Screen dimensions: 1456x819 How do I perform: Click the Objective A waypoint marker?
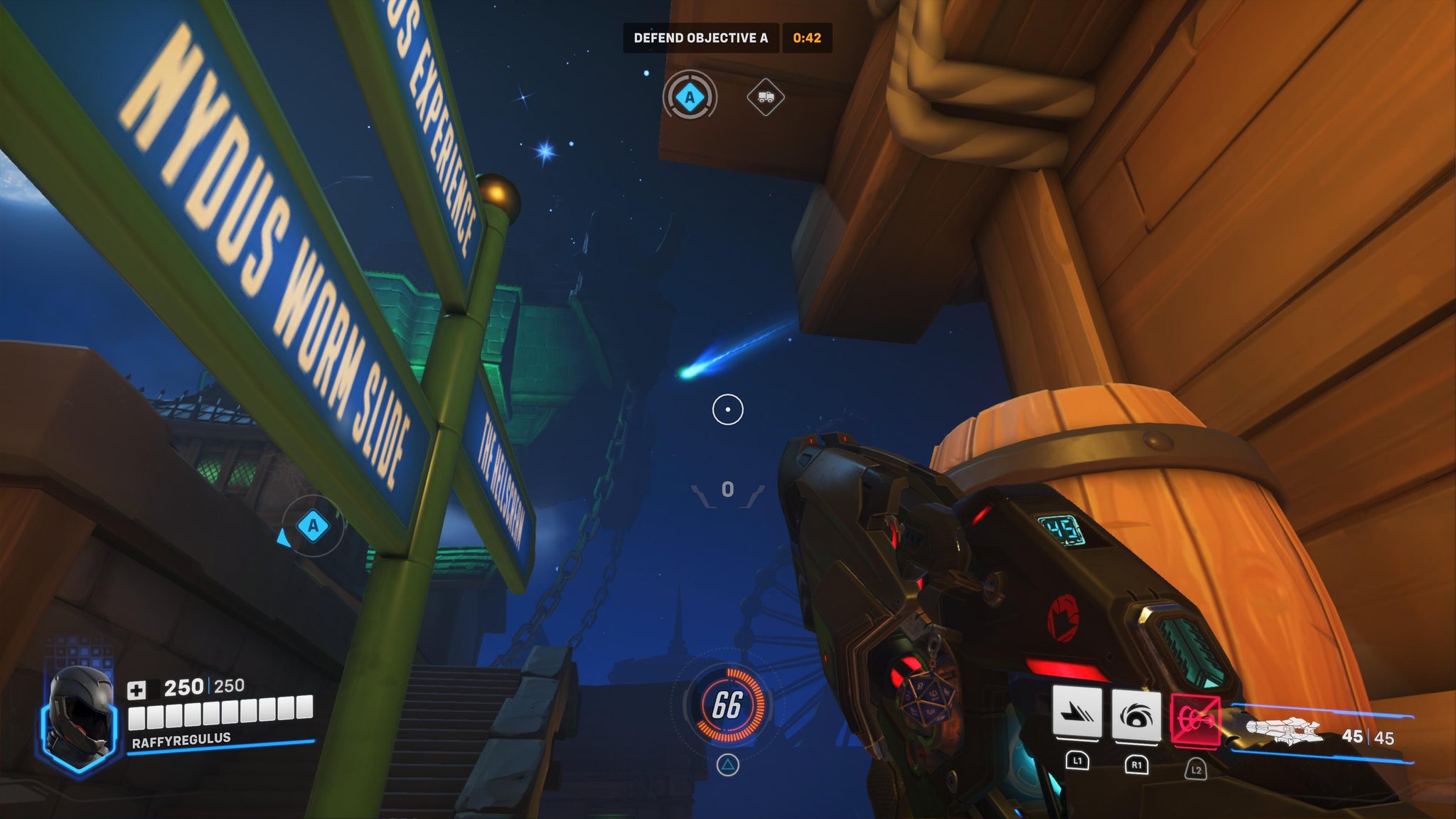(313, 526)
